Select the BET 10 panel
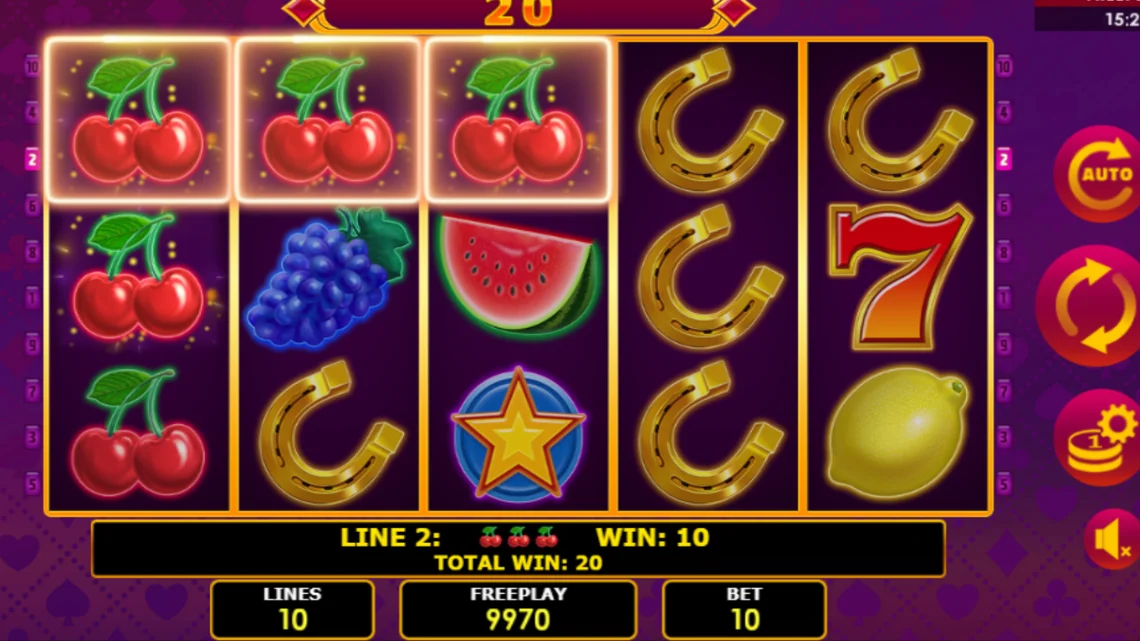Image resolution: width=1140 pixels, height=641 pixels. (744, 609)
